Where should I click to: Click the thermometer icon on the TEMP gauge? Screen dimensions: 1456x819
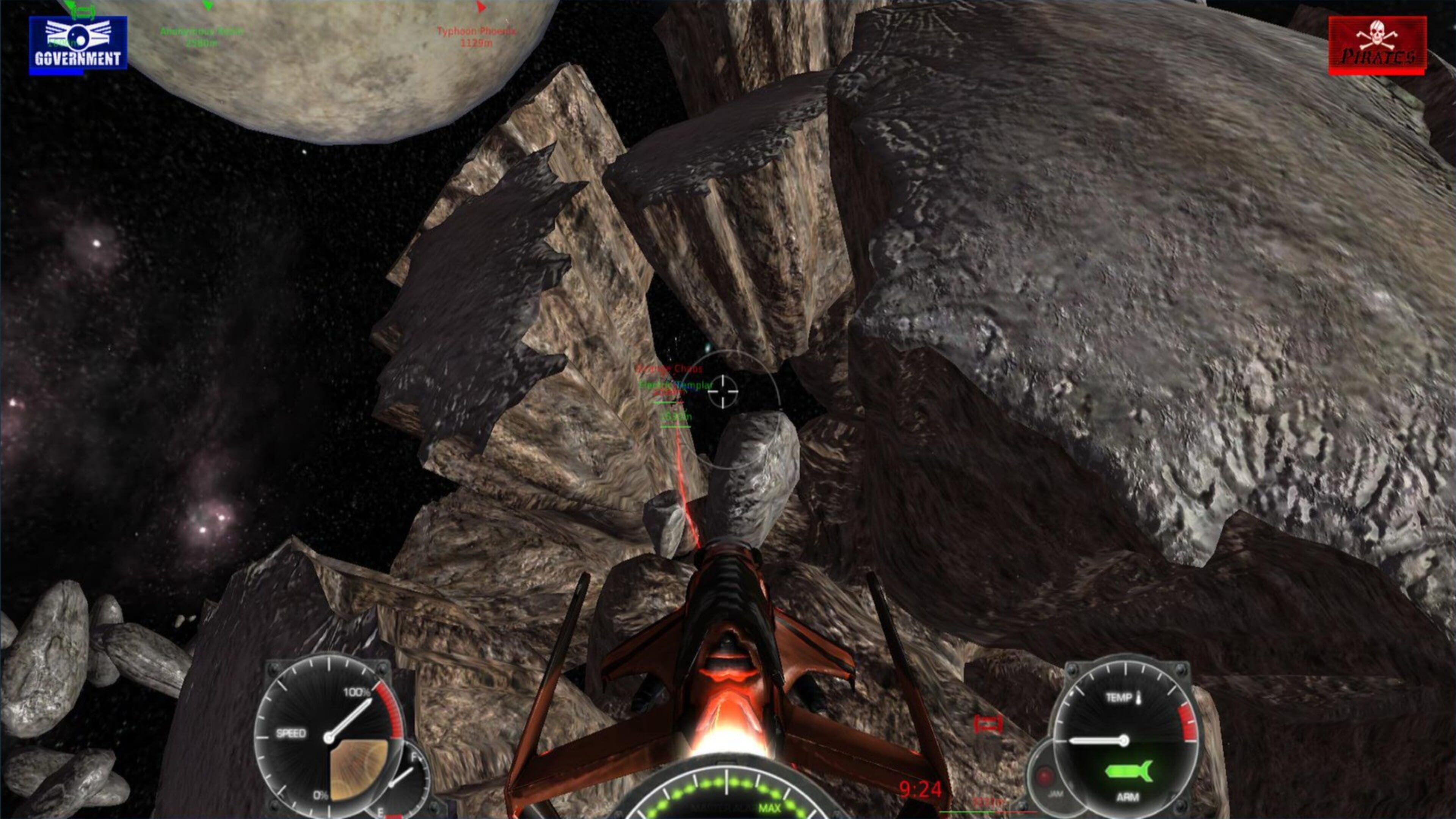(x=1139, y=698)
